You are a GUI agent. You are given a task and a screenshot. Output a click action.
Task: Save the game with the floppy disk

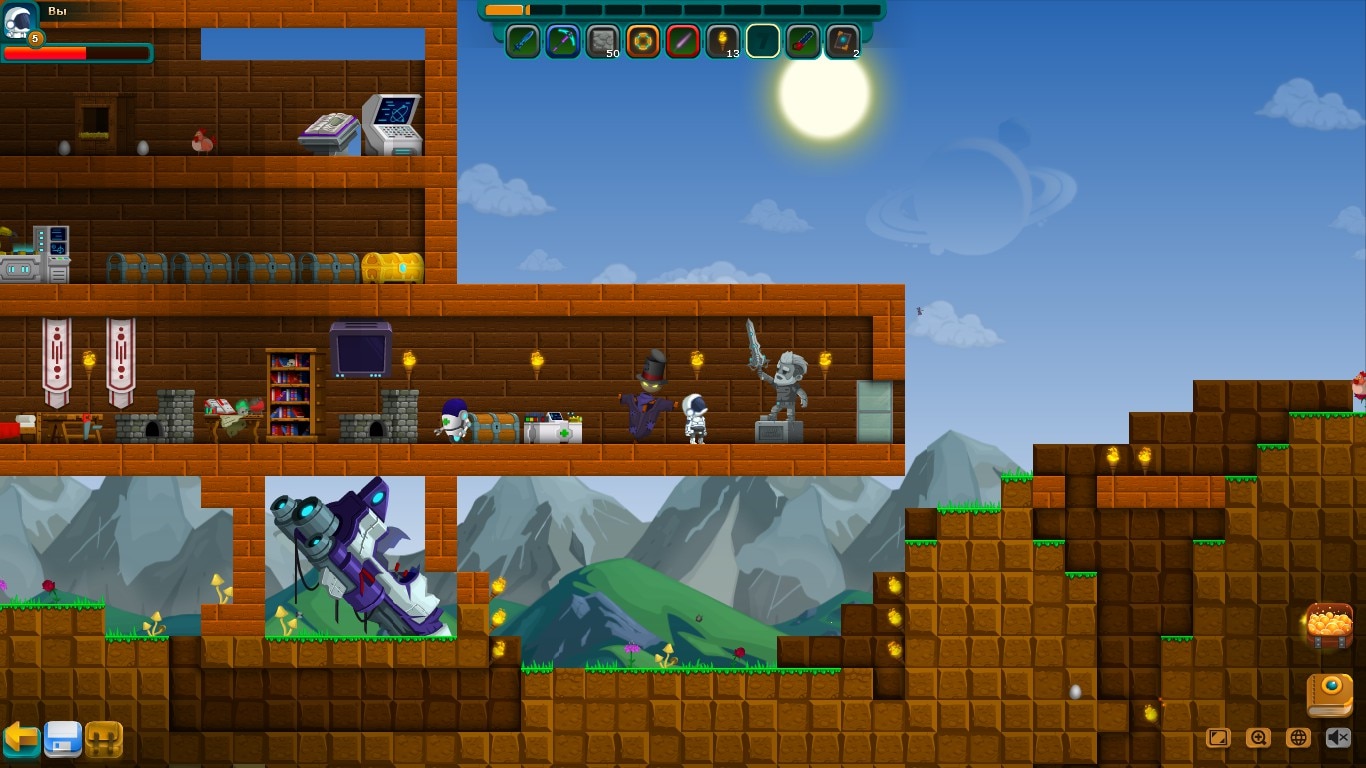click(63, 739)
